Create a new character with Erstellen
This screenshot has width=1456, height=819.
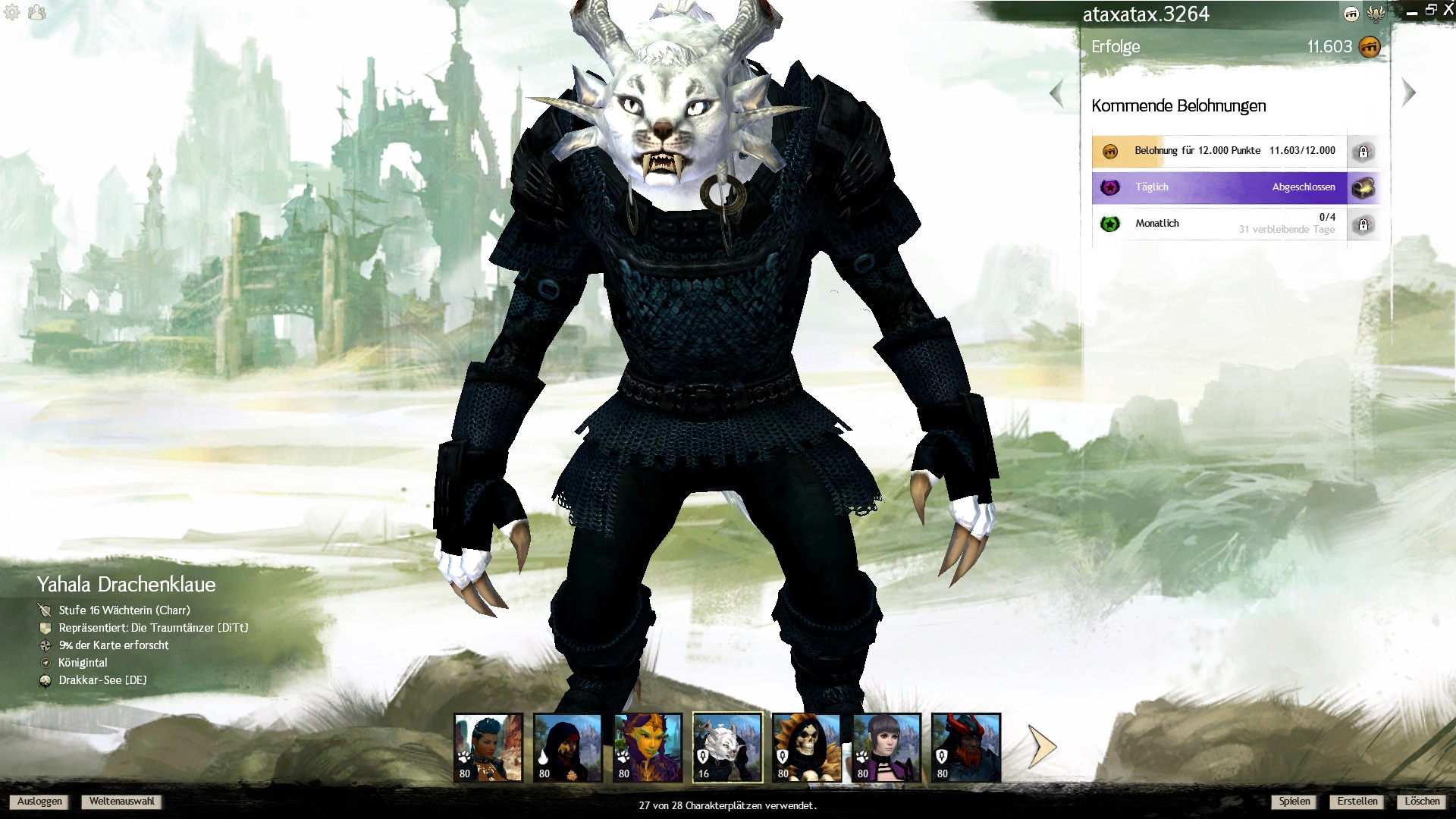coord(1357,802)
